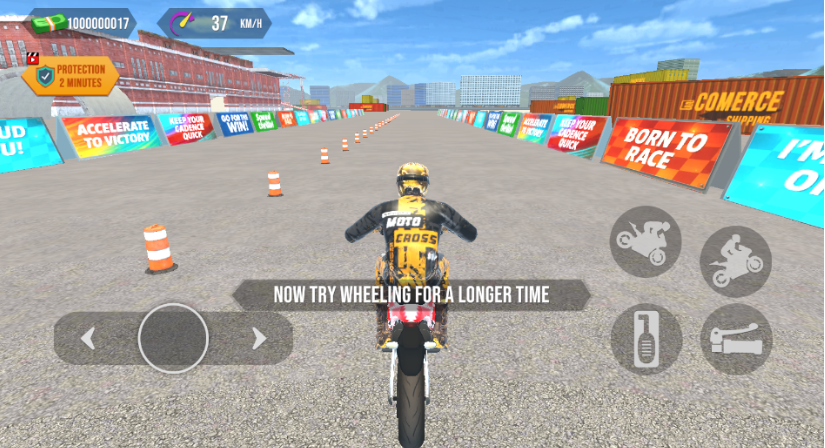Perform a wheelie with the wheelie button

[x=736, y=261]
